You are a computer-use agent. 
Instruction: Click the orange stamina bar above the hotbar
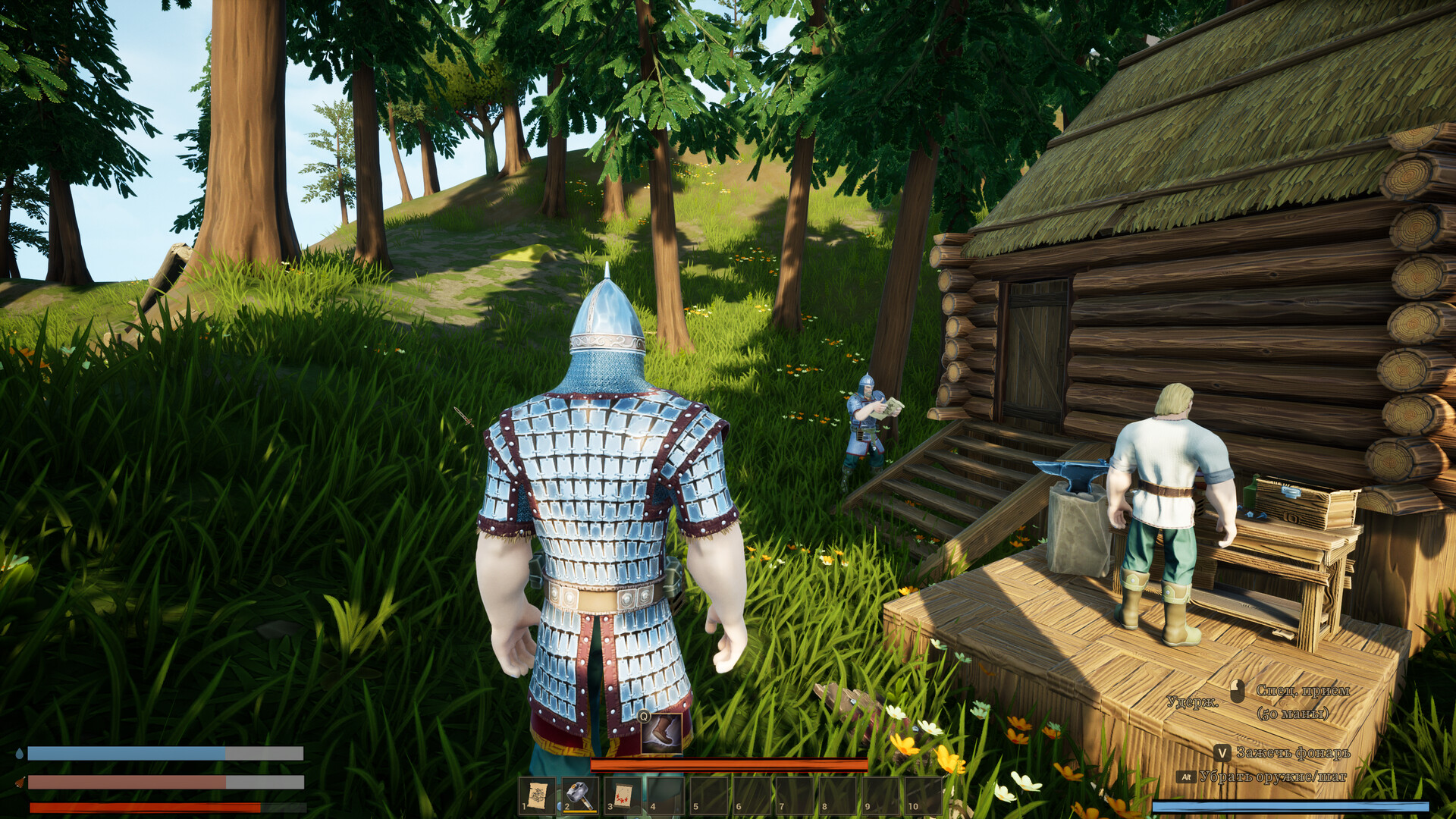729,765
